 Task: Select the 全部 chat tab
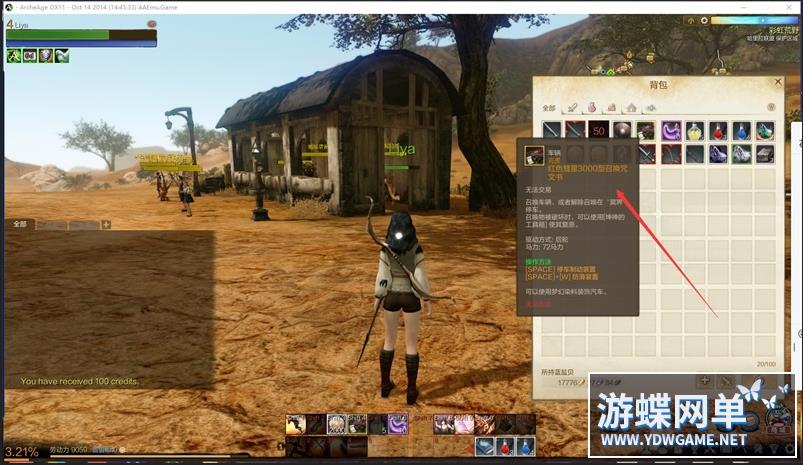tap(20, 225)
